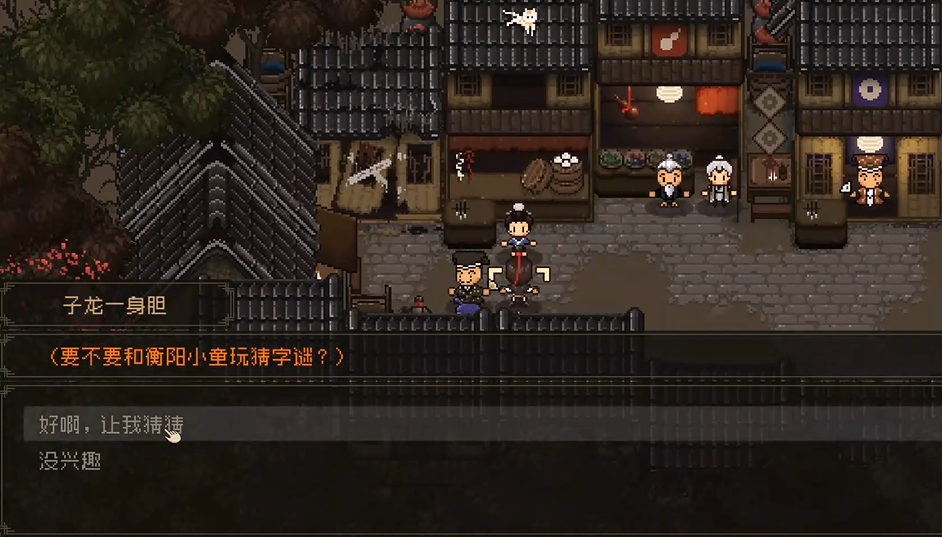The image size is (942, 537).
Task: Choose the reply "好啊，让我猜猜"
Action: pyautogui.click(x=111, y=425)
